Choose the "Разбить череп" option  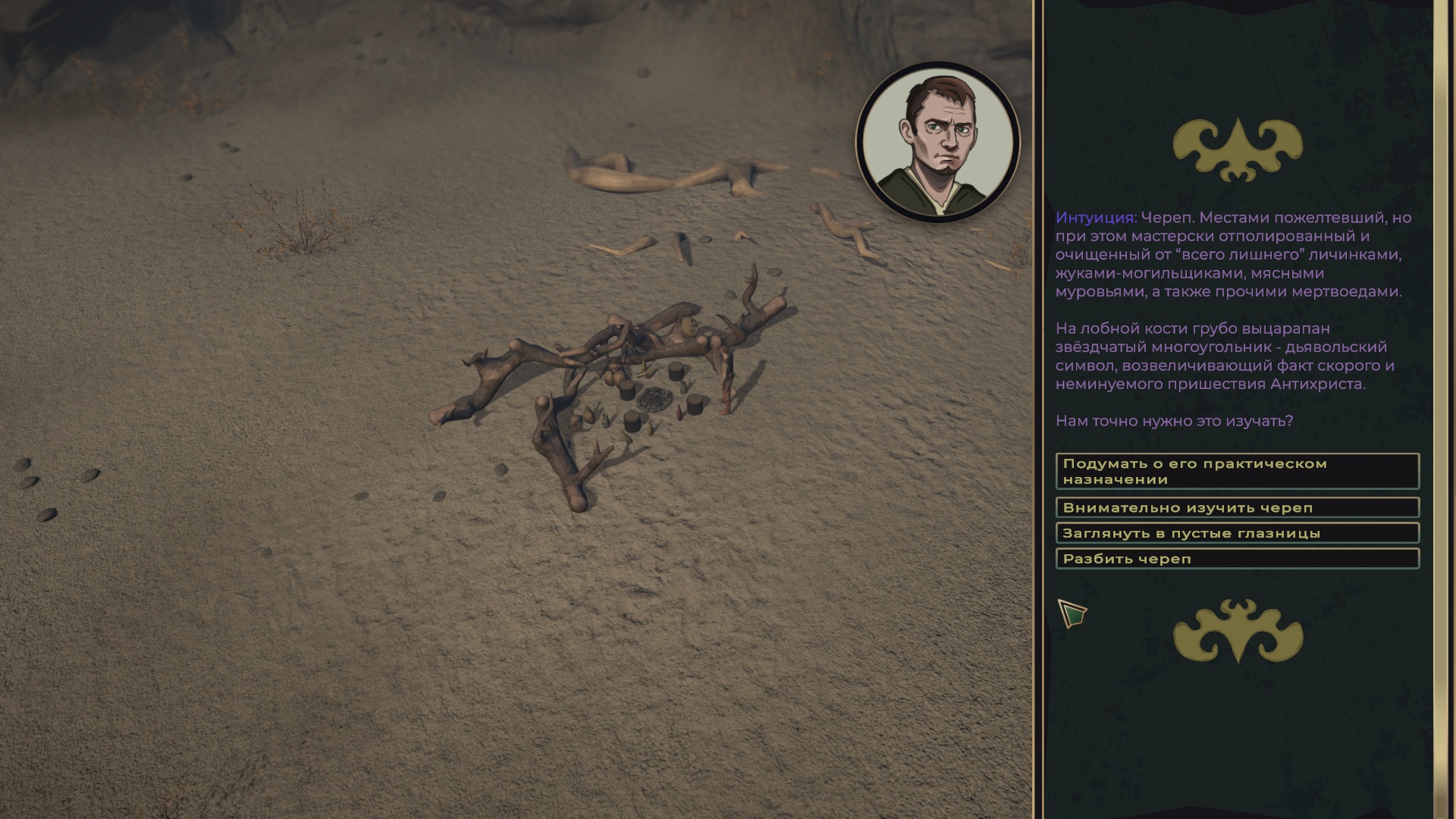1237,559
